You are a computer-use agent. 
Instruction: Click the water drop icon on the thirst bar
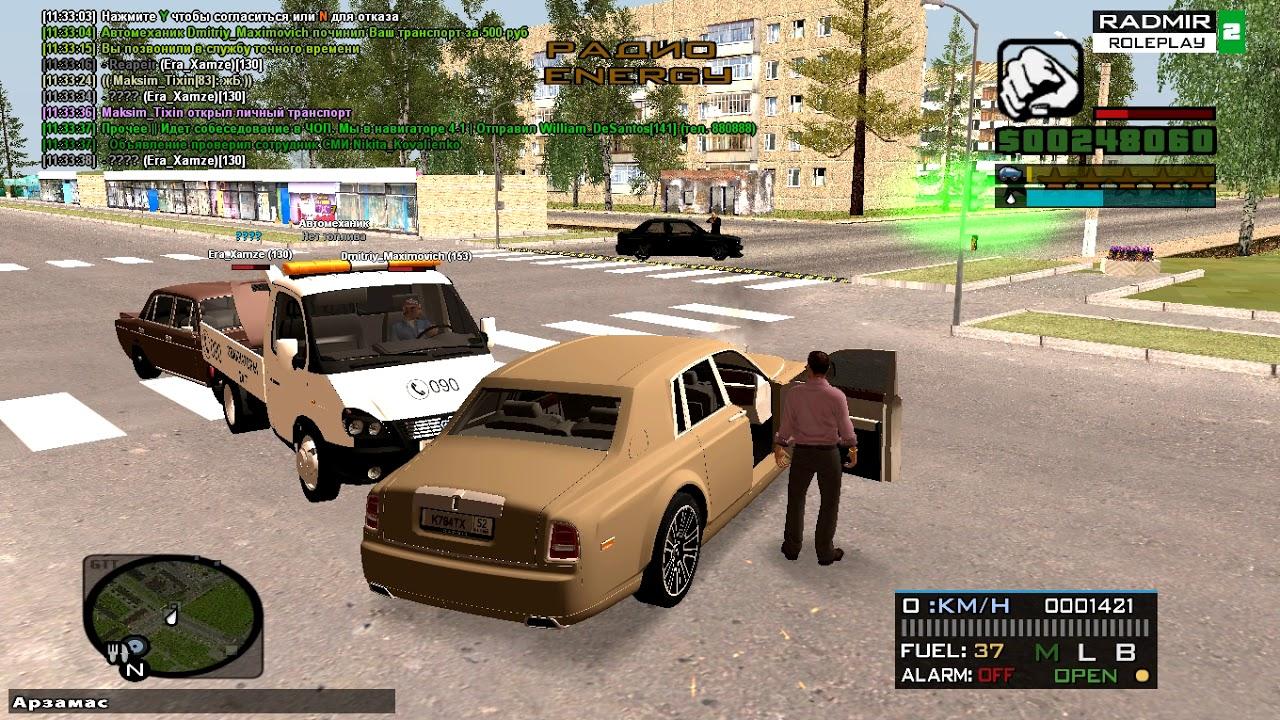pyautogui.click(x=1010, y=199)
